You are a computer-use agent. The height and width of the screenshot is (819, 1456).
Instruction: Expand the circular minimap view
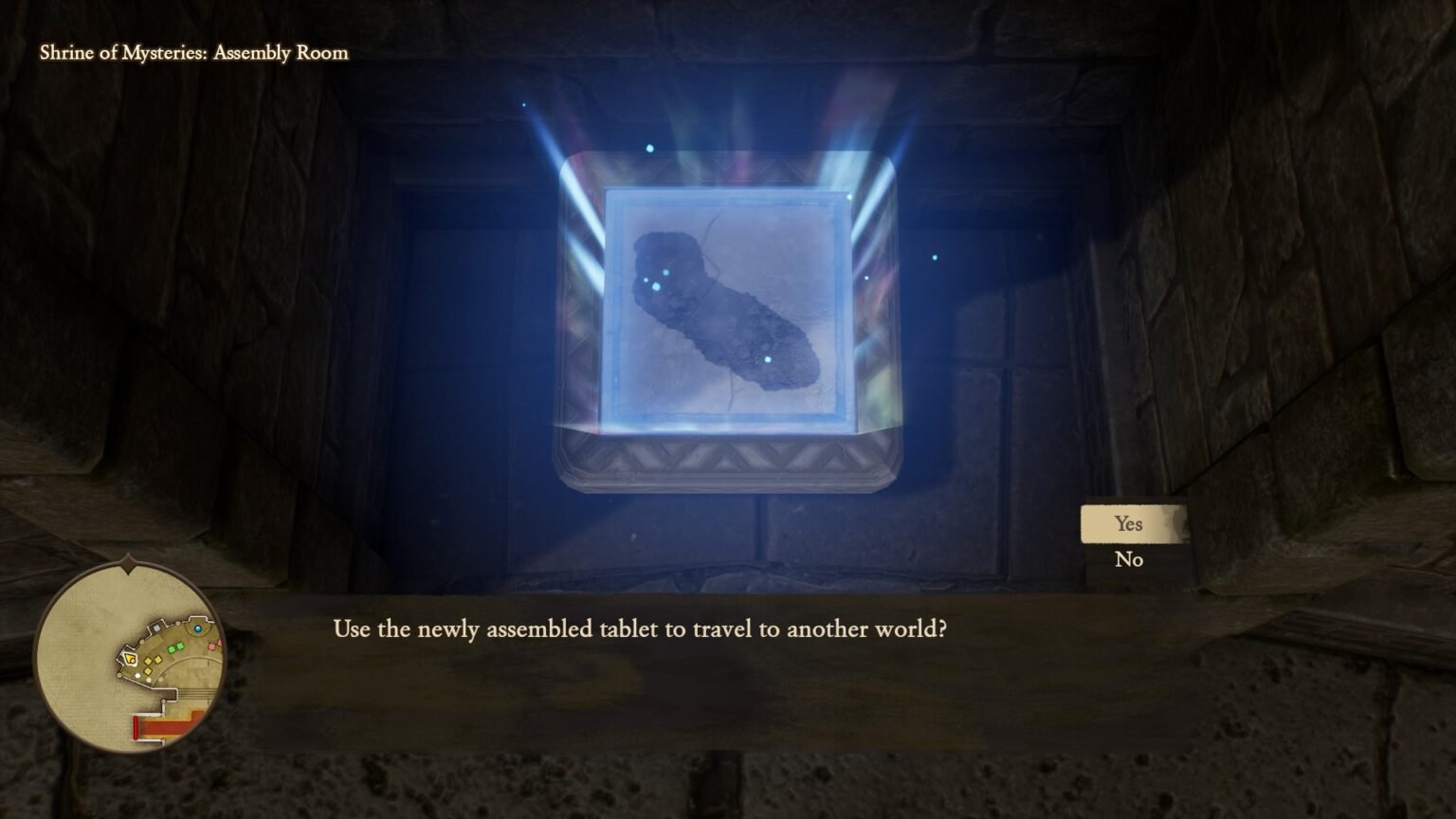[x=130, y=664]
